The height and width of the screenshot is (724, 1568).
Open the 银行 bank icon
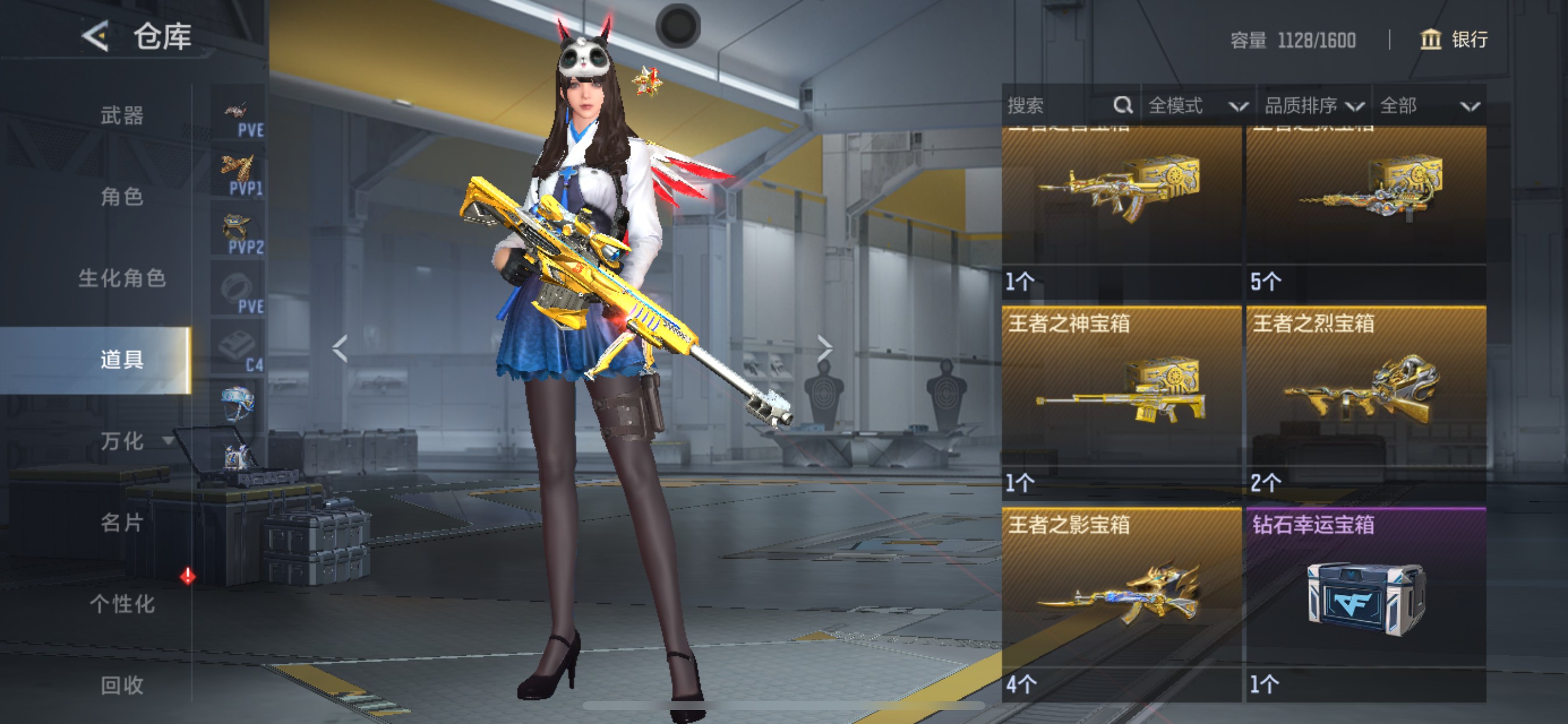[x=1430, y=41]
